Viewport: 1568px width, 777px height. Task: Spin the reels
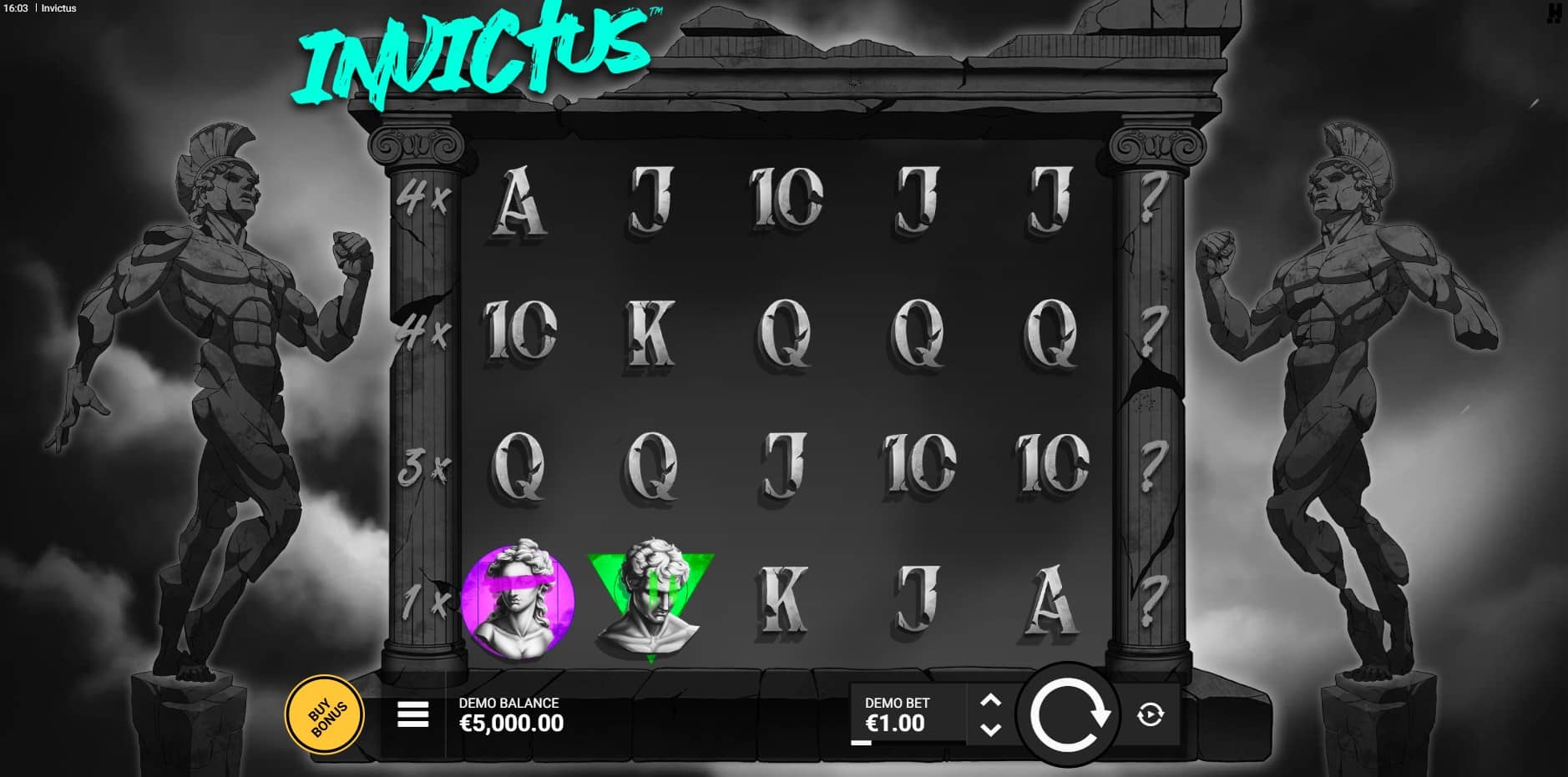1069,715
